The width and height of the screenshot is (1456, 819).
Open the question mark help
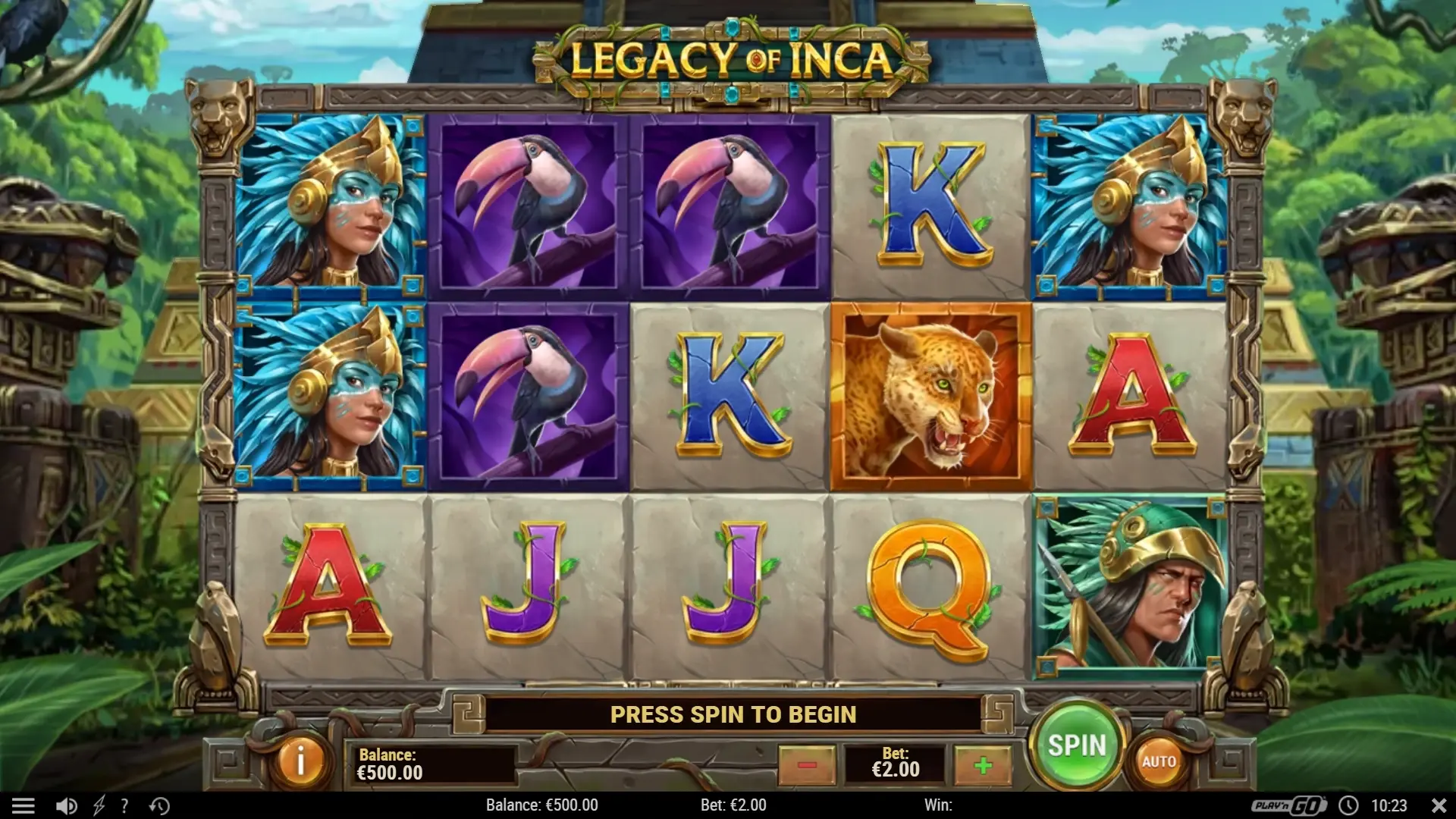(x=124, y=805)
